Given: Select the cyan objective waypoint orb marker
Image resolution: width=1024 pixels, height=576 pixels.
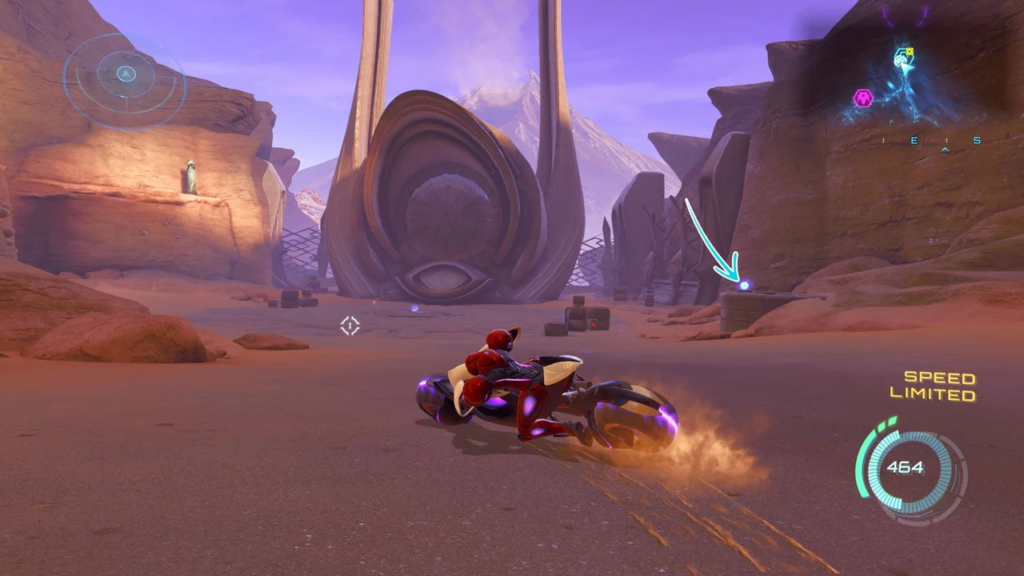Looking at the screenshot, I should tap(744, 286).
